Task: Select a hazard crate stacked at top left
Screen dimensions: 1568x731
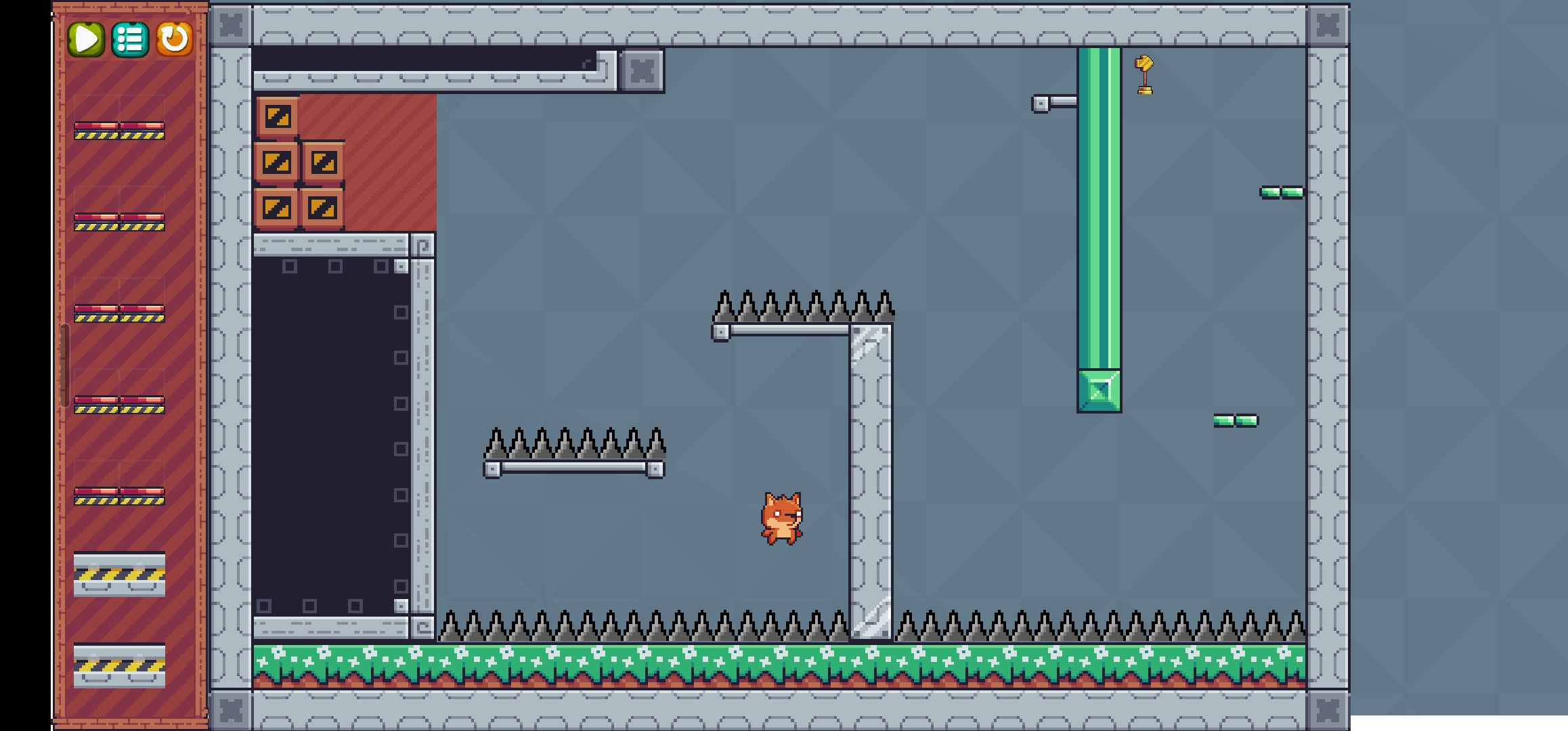Action: 278,115
